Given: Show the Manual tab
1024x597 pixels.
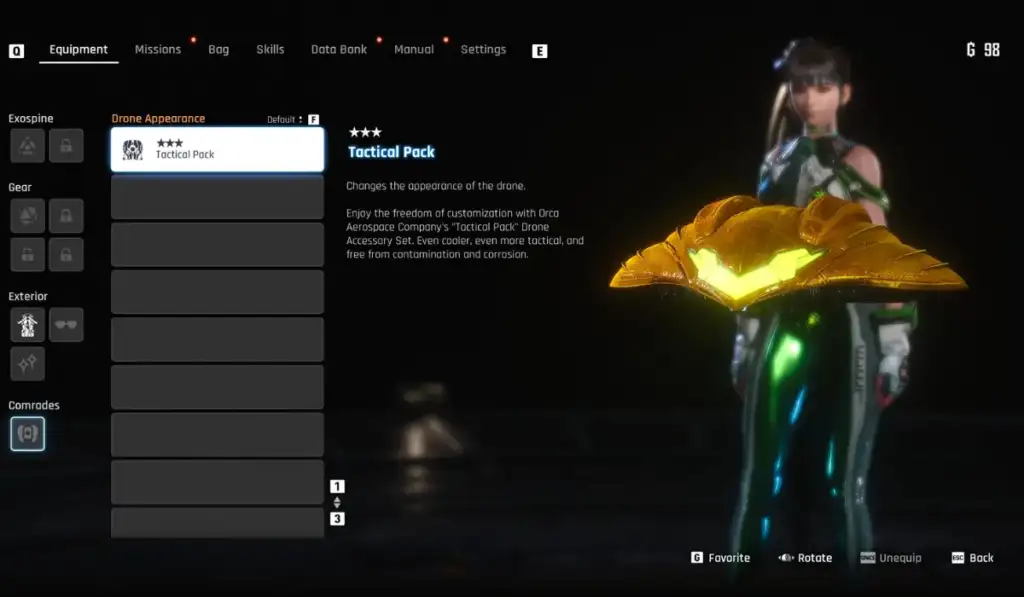Looking at the screenshot, I should pos(414,50).
